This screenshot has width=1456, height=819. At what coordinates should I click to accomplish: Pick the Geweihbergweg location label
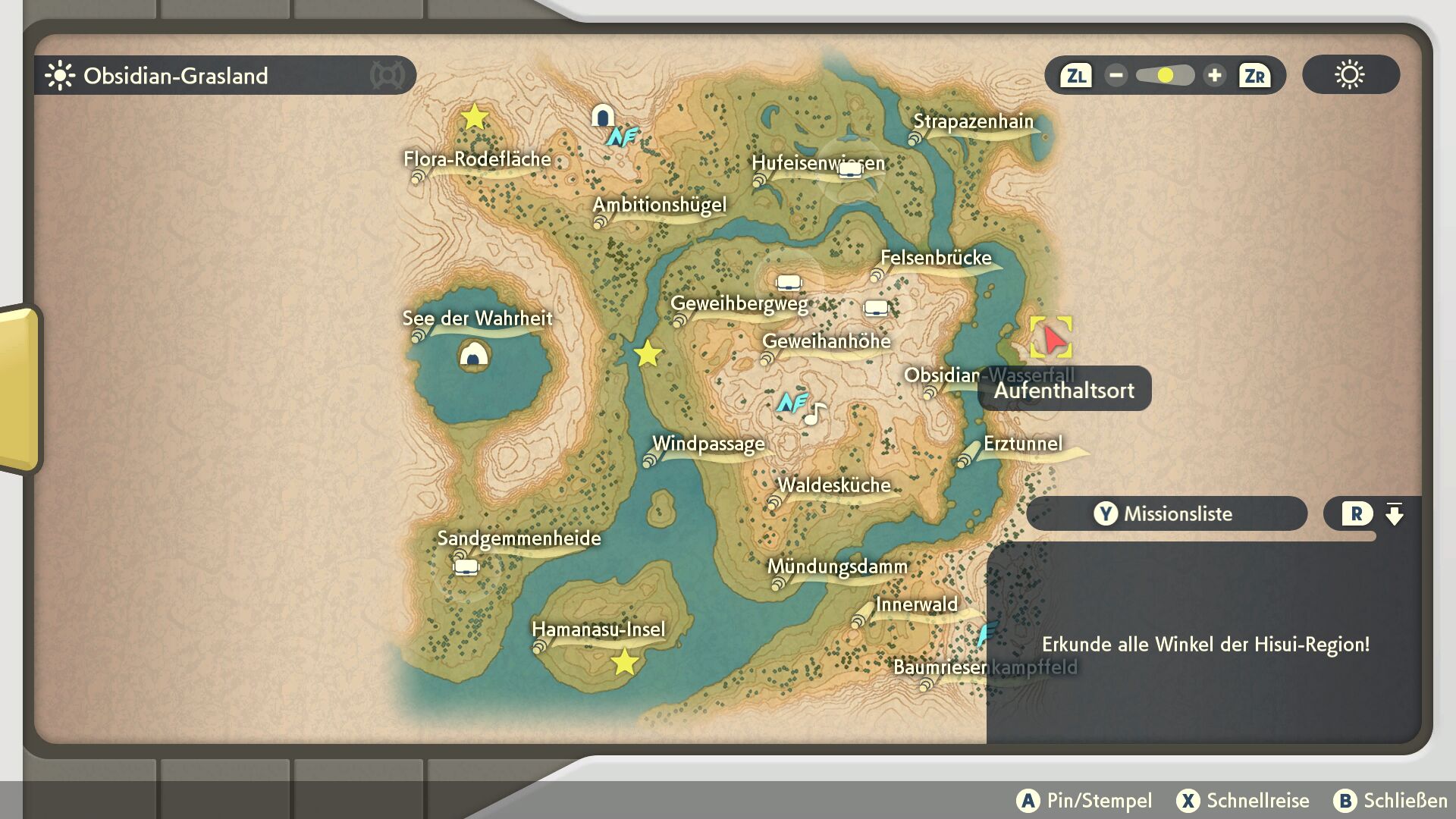(x=739, y=304)
